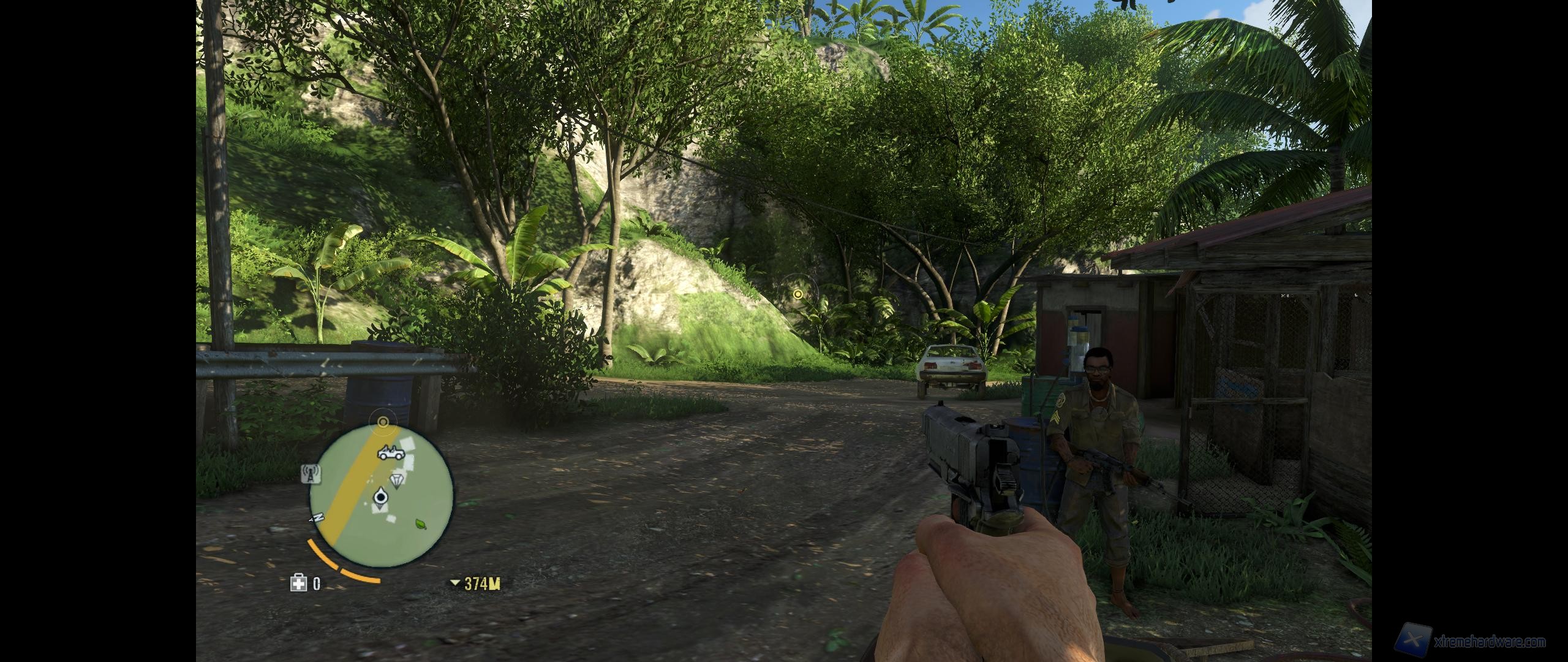The height and width of the screenshot is (662, 1568).
Task: Click the green leaf plant icon on the minimap
Action: [420, 525]
